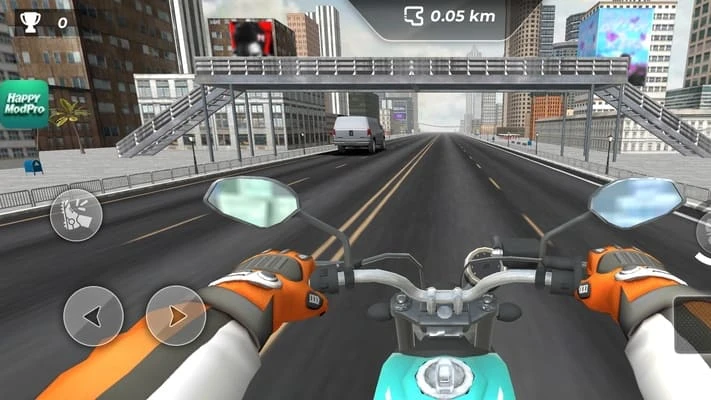Image resolution: width=711 pixels, height=400 pixels.
Task: Tap the brake disc icon button
Action: tap(76, 214)
